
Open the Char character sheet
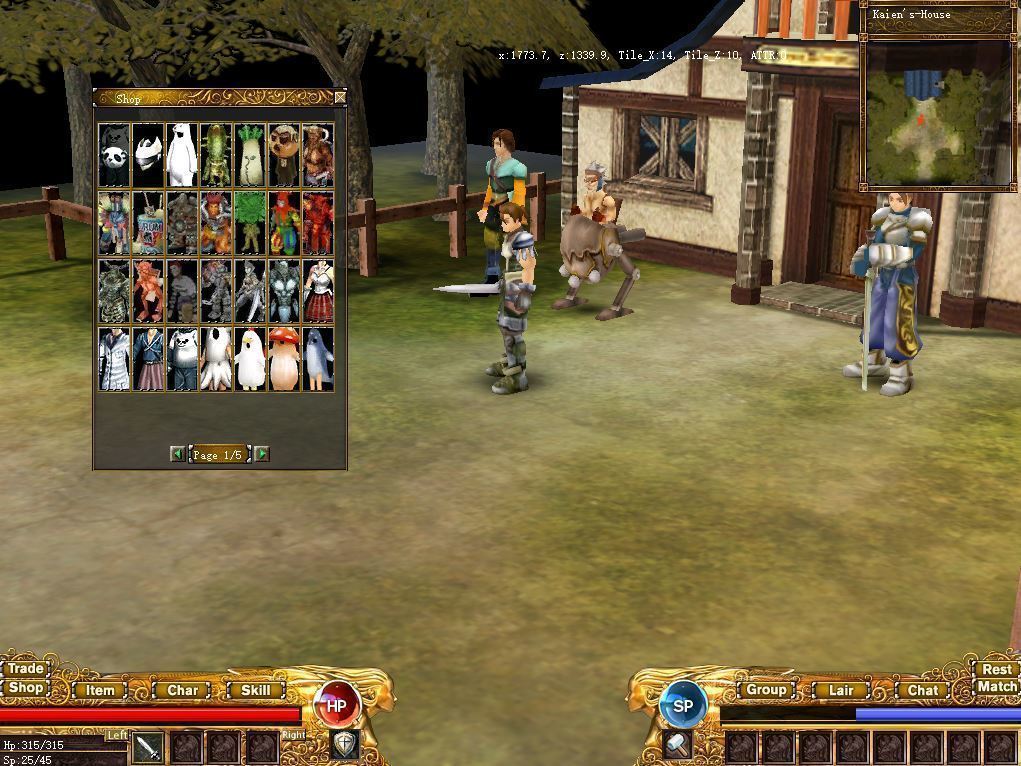(182, 690)
